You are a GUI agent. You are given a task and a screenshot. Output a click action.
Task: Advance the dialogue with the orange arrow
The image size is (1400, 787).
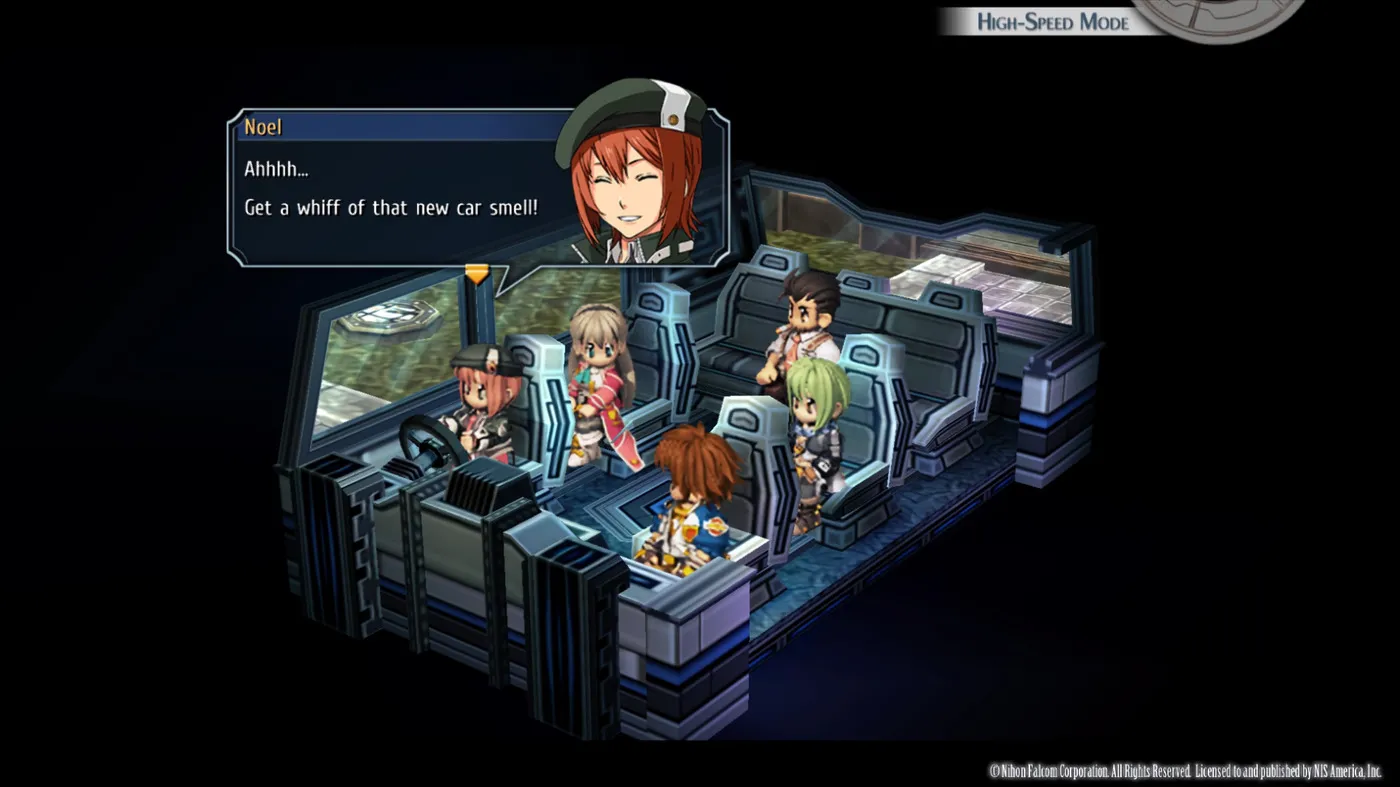[x=477, y=272]
